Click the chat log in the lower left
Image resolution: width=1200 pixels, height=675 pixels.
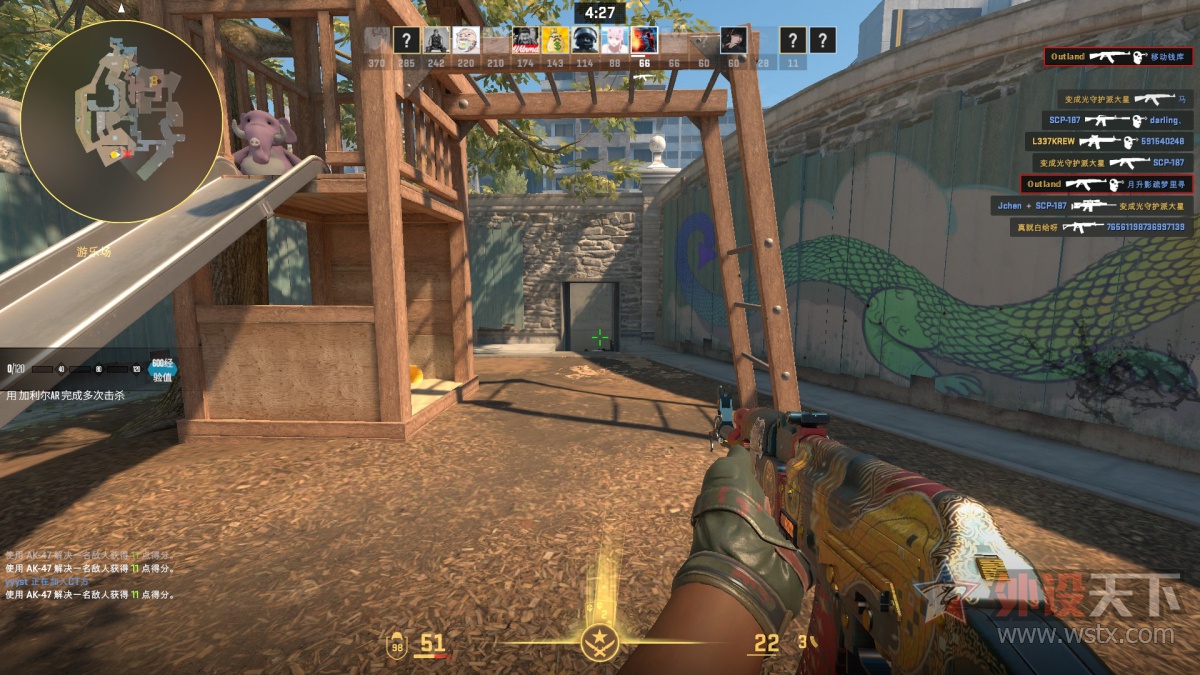point(90,574)
